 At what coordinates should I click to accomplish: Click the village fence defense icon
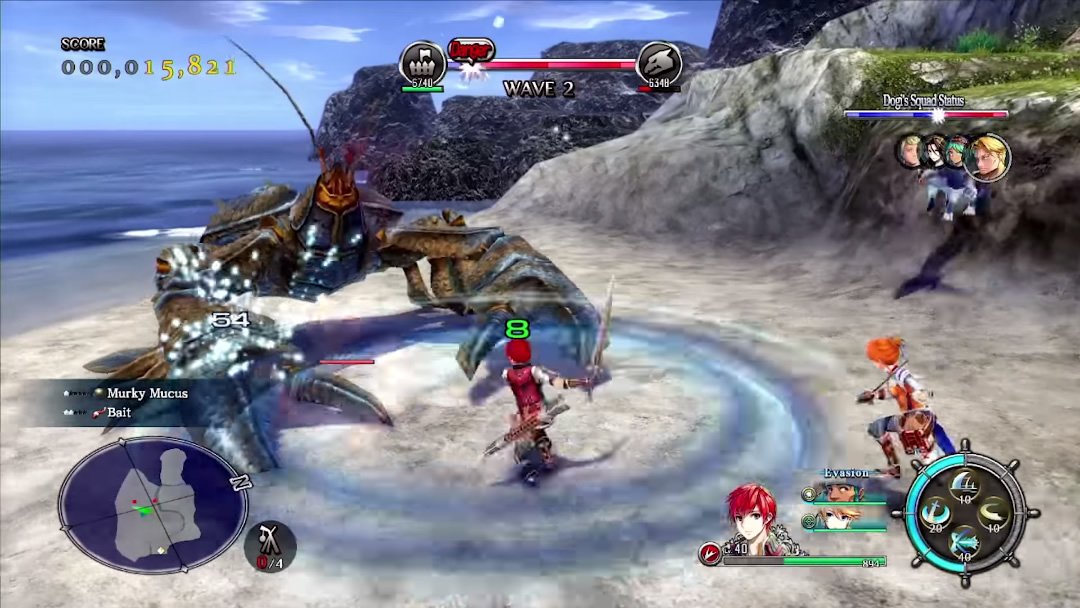[x=422, y=64]
